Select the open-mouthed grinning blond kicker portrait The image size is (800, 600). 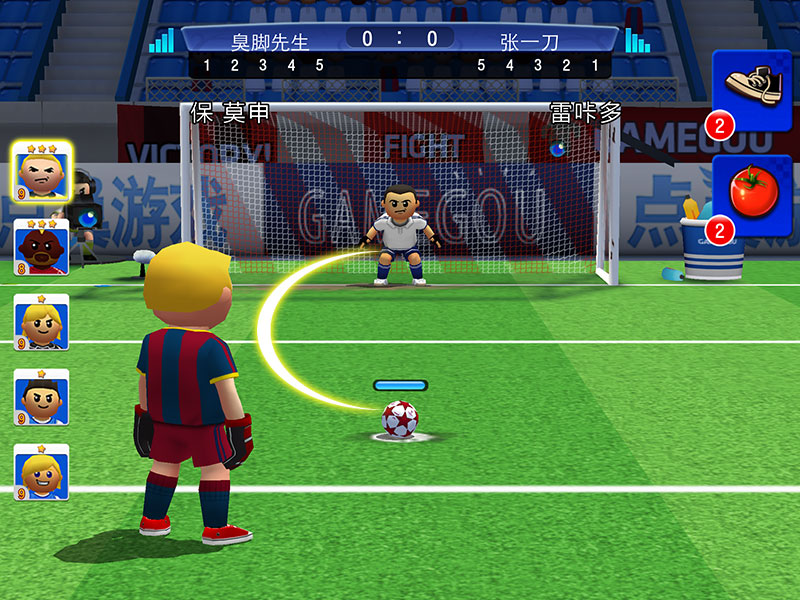tap(42, 472)
